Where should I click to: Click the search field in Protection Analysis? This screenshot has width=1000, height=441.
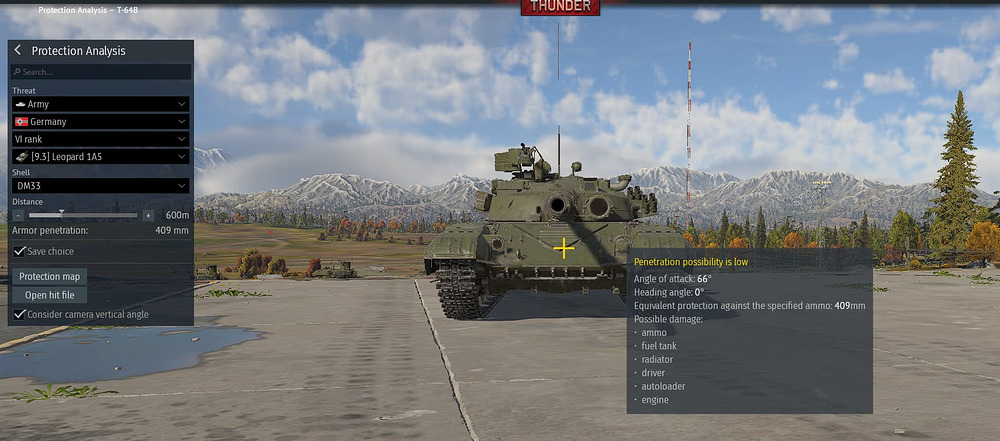pyautogui.click(x=100, y=72)
